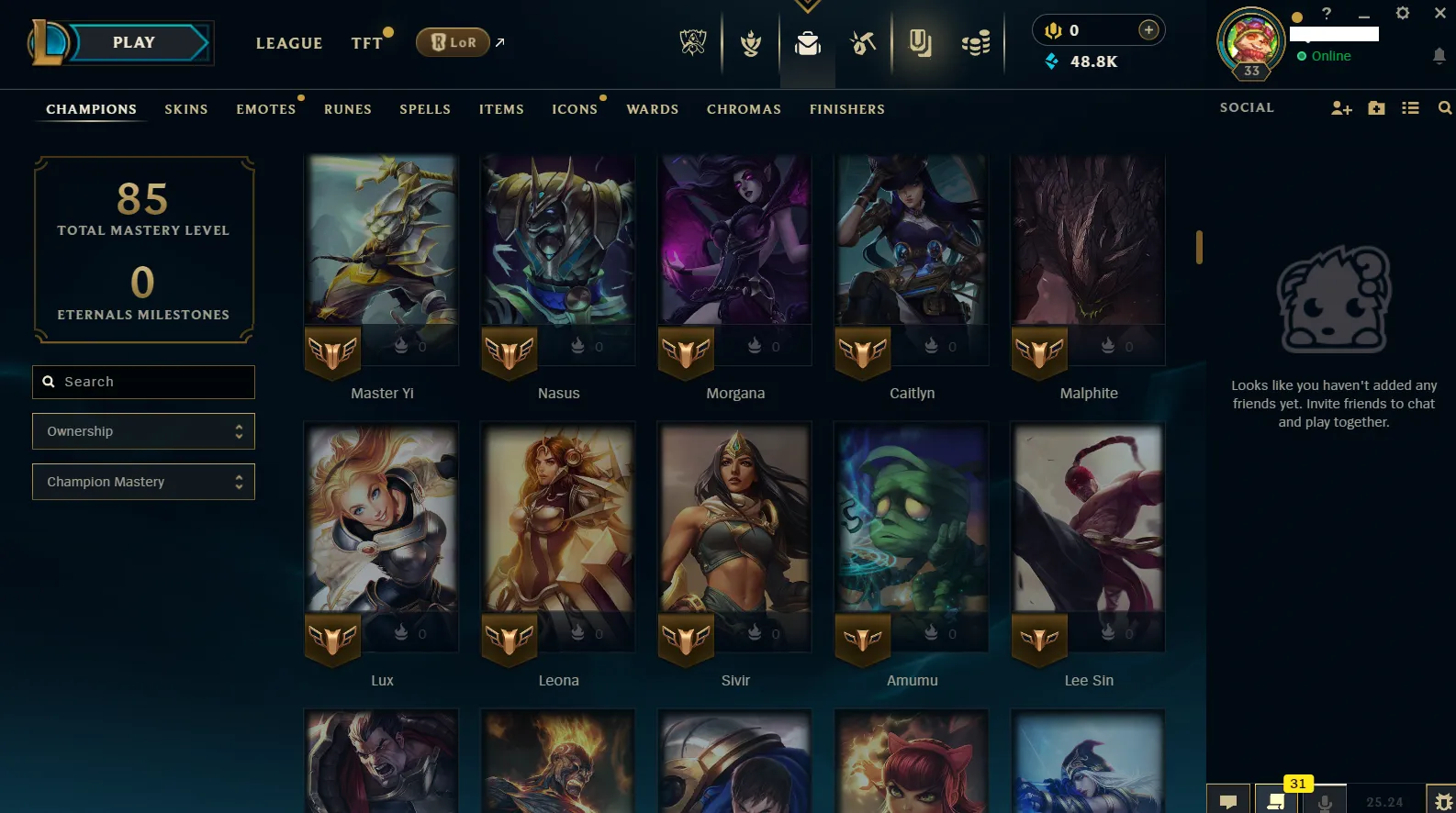Open client settings gear icon

[x=1403, y=13]
